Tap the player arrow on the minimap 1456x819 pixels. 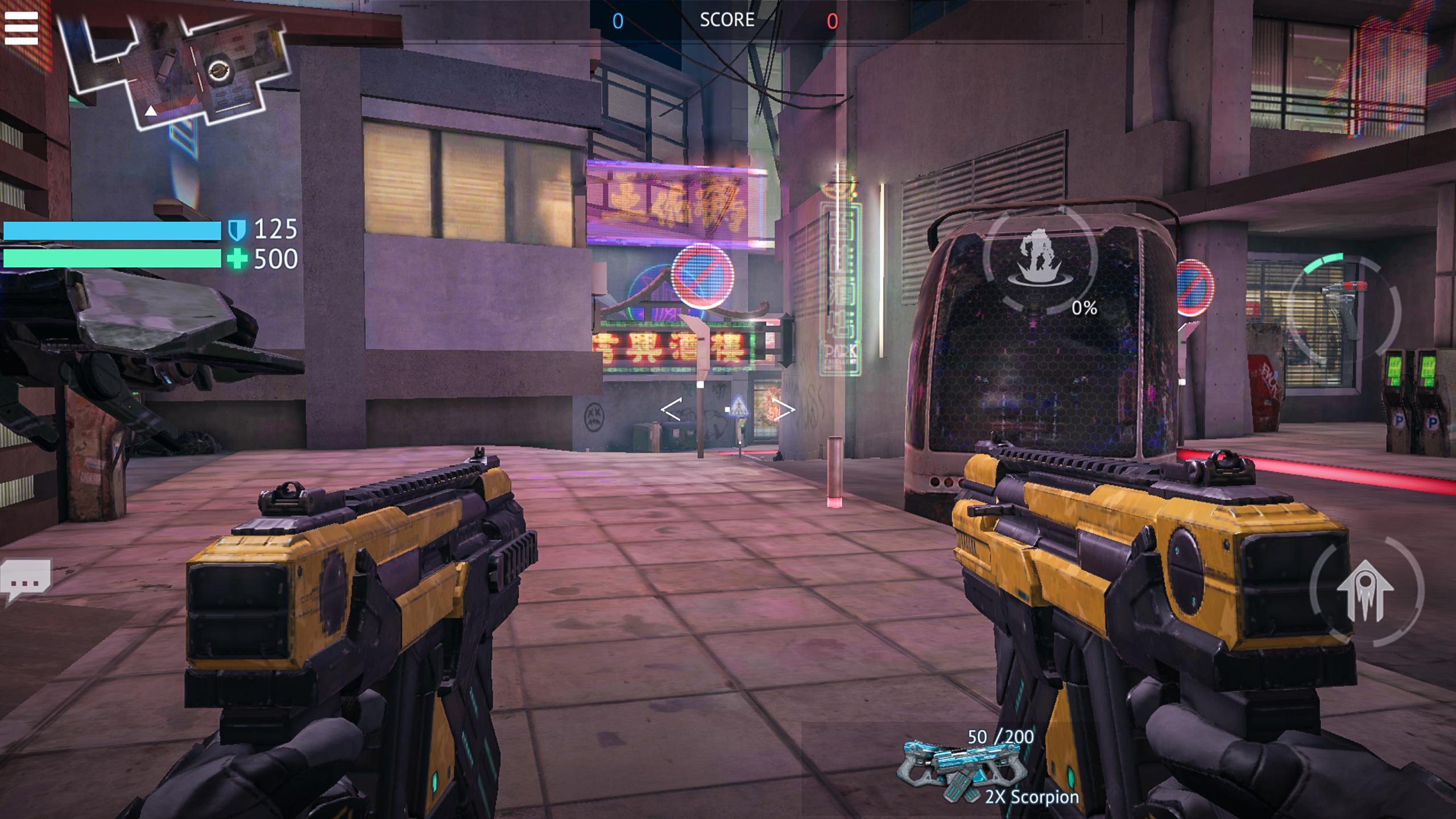point(150,113)
